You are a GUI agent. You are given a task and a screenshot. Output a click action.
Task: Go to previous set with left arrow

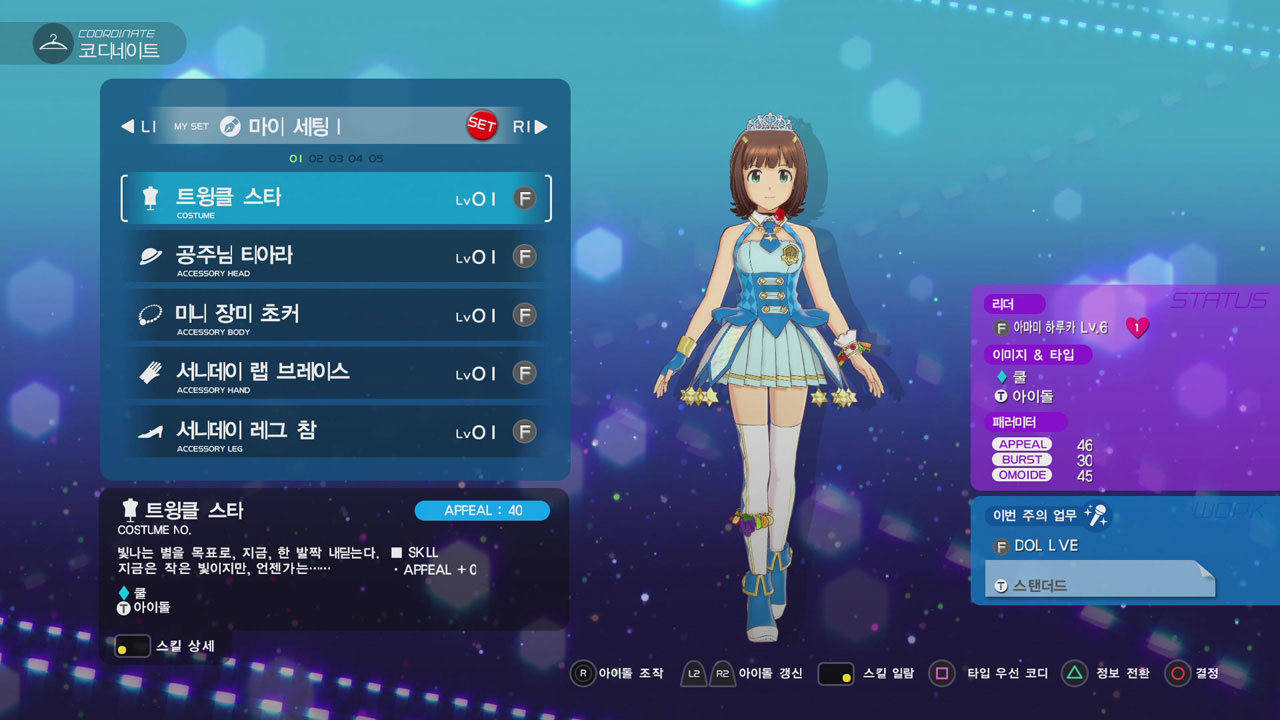[x=128, y=127]
